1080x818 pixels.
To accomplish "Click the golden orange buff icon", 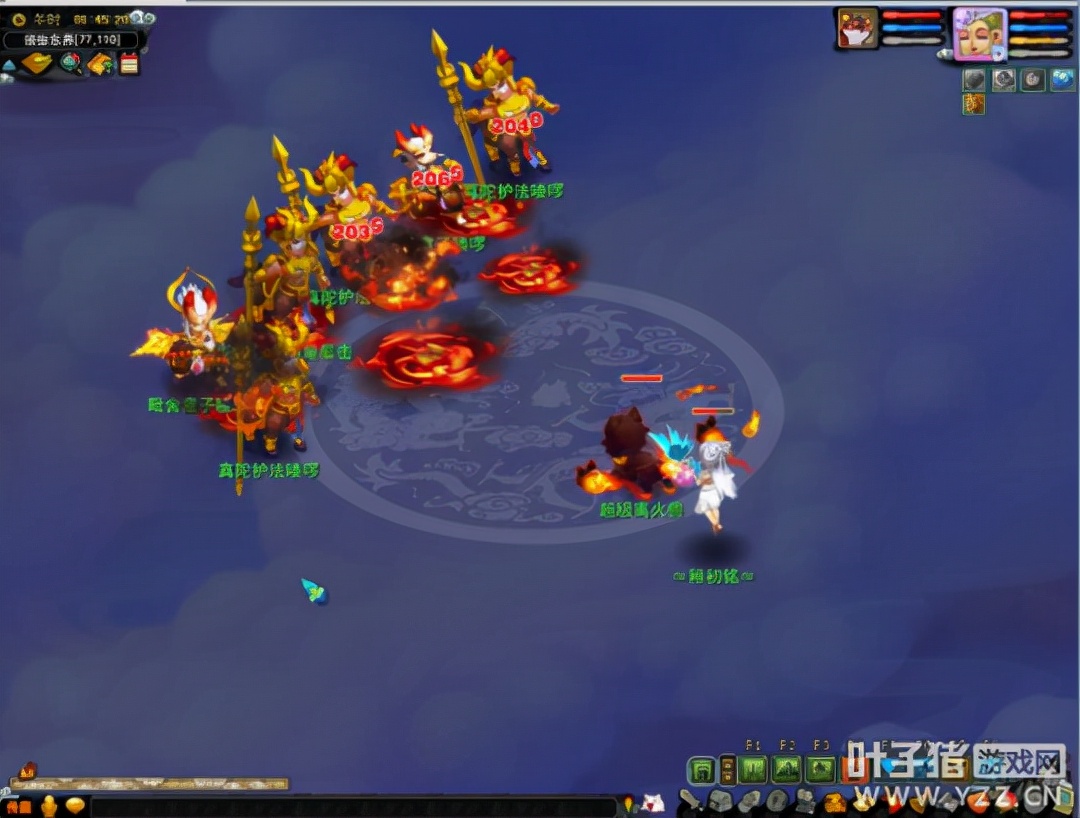I will click(974, 104).
